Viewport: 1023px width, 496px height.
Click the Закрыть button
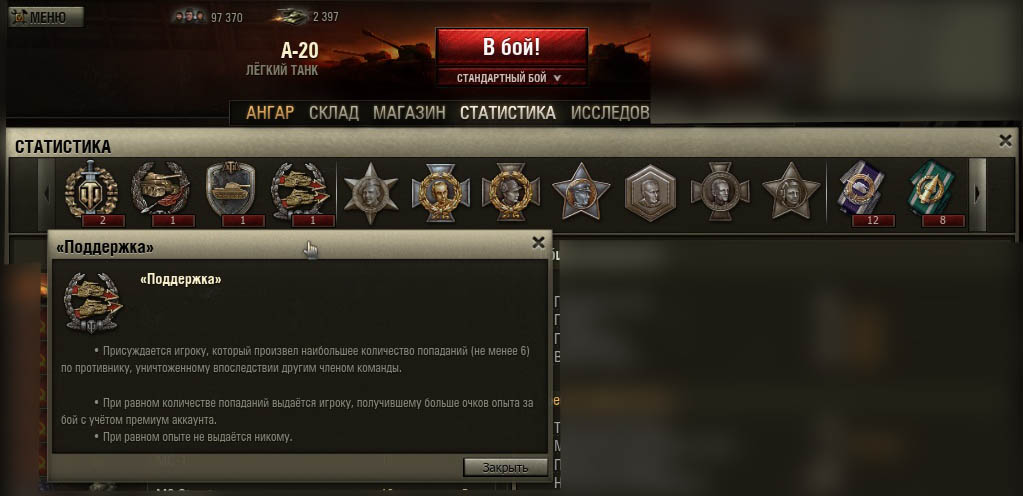click(x=505, y=467)
